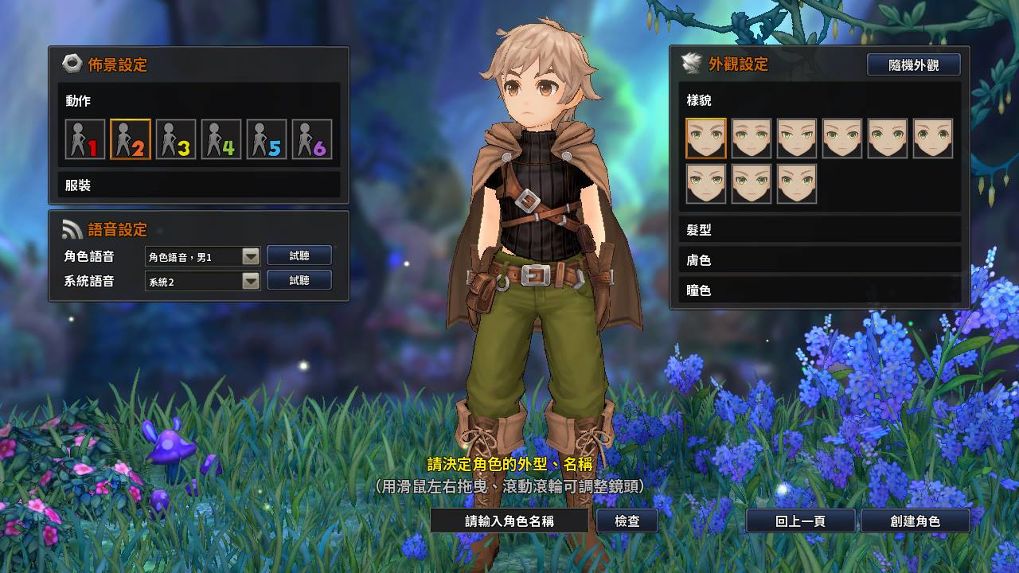The height and width of the screenshot is (573, 1019).
Task: Select the highlighted first face in 樣貌
Action: [706, 138]
